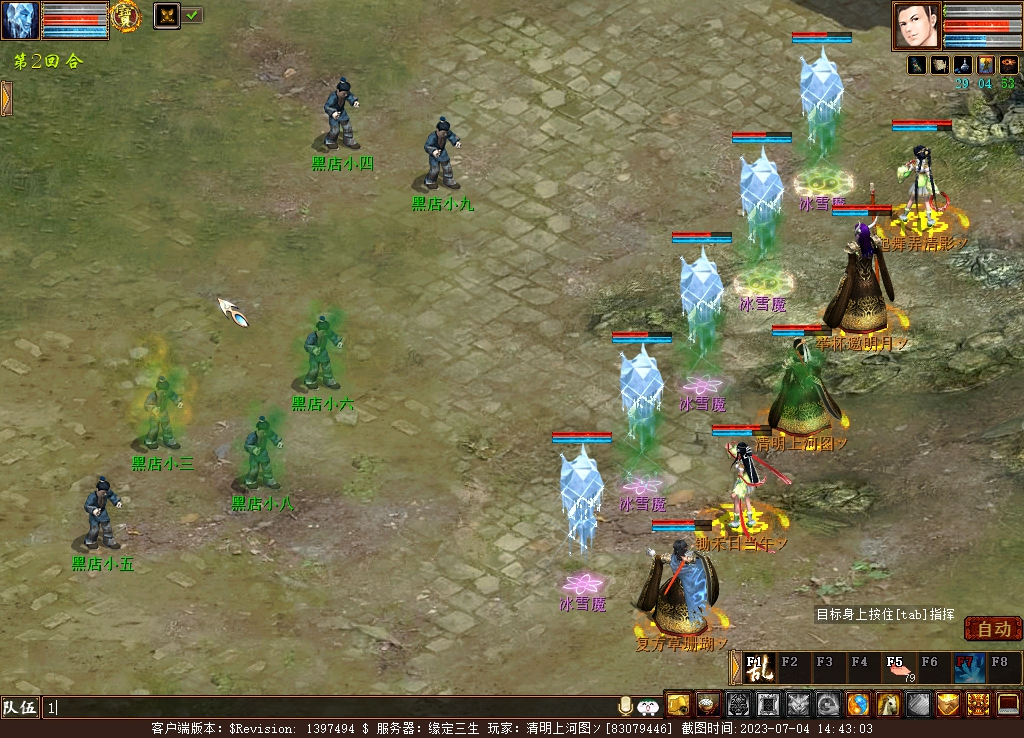Open the player character portrait
The image size is (1024, 738).
(x=916, y=25)
